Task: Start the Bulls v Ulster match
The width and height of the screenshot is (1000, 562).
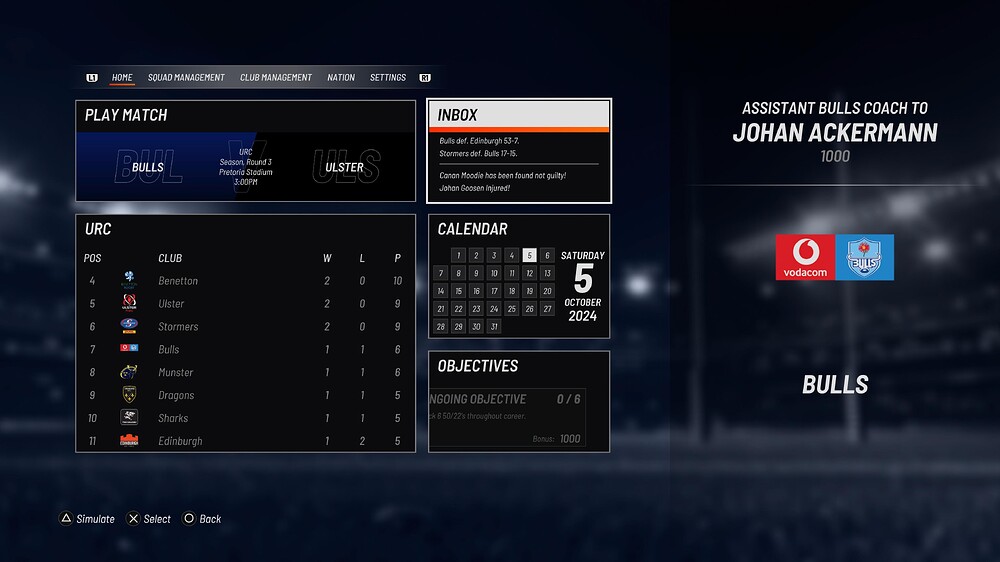Action: pos(246,157)
